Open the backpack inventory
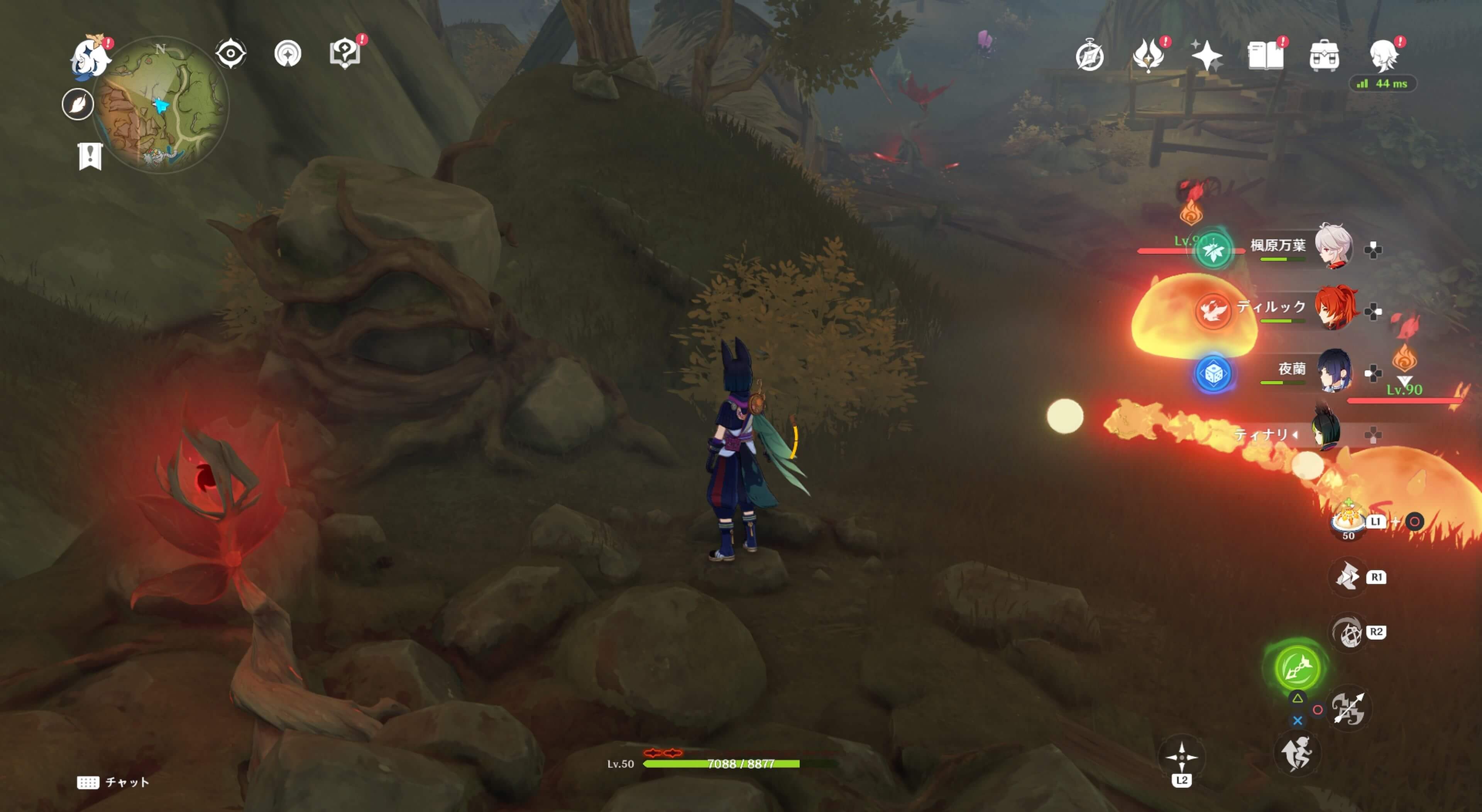The width and height of the screenshot is (1482, 812). (x=1324, y=56)
